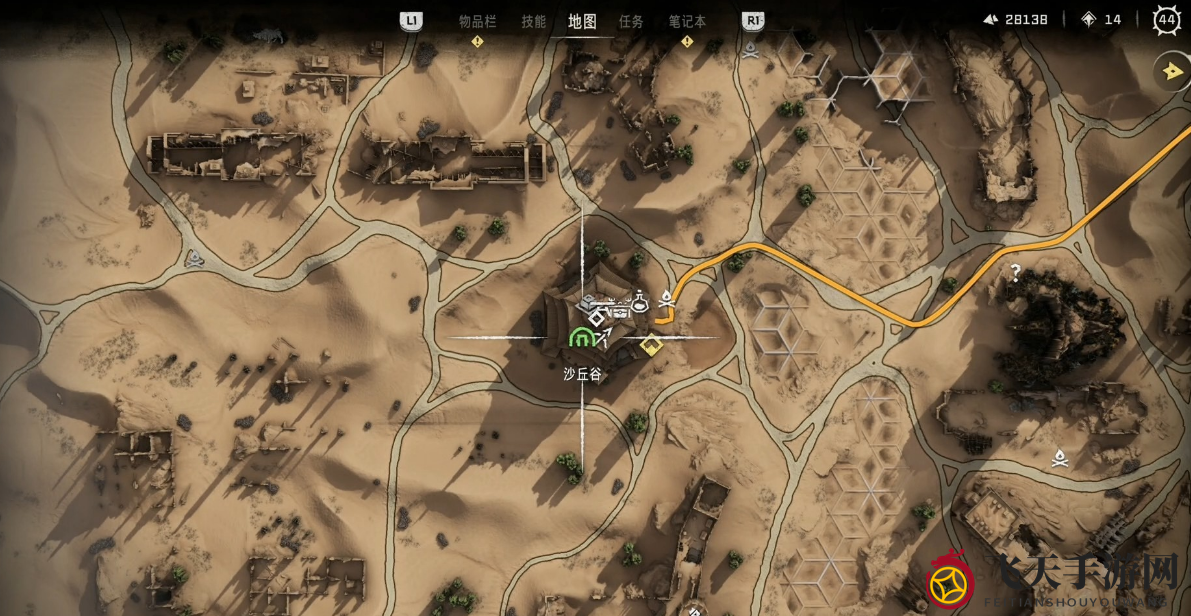Open the 物品栏 inventory tab

(477, 21)
